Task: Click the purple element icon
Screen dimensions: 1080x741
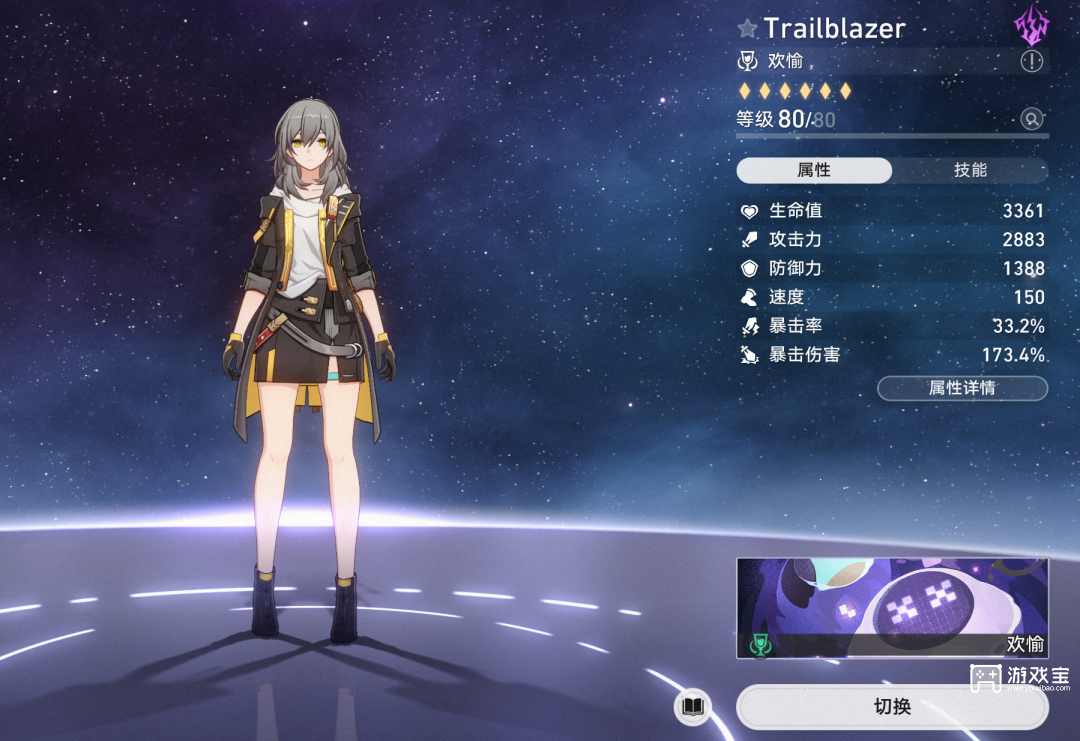Action: point(1030,27)
